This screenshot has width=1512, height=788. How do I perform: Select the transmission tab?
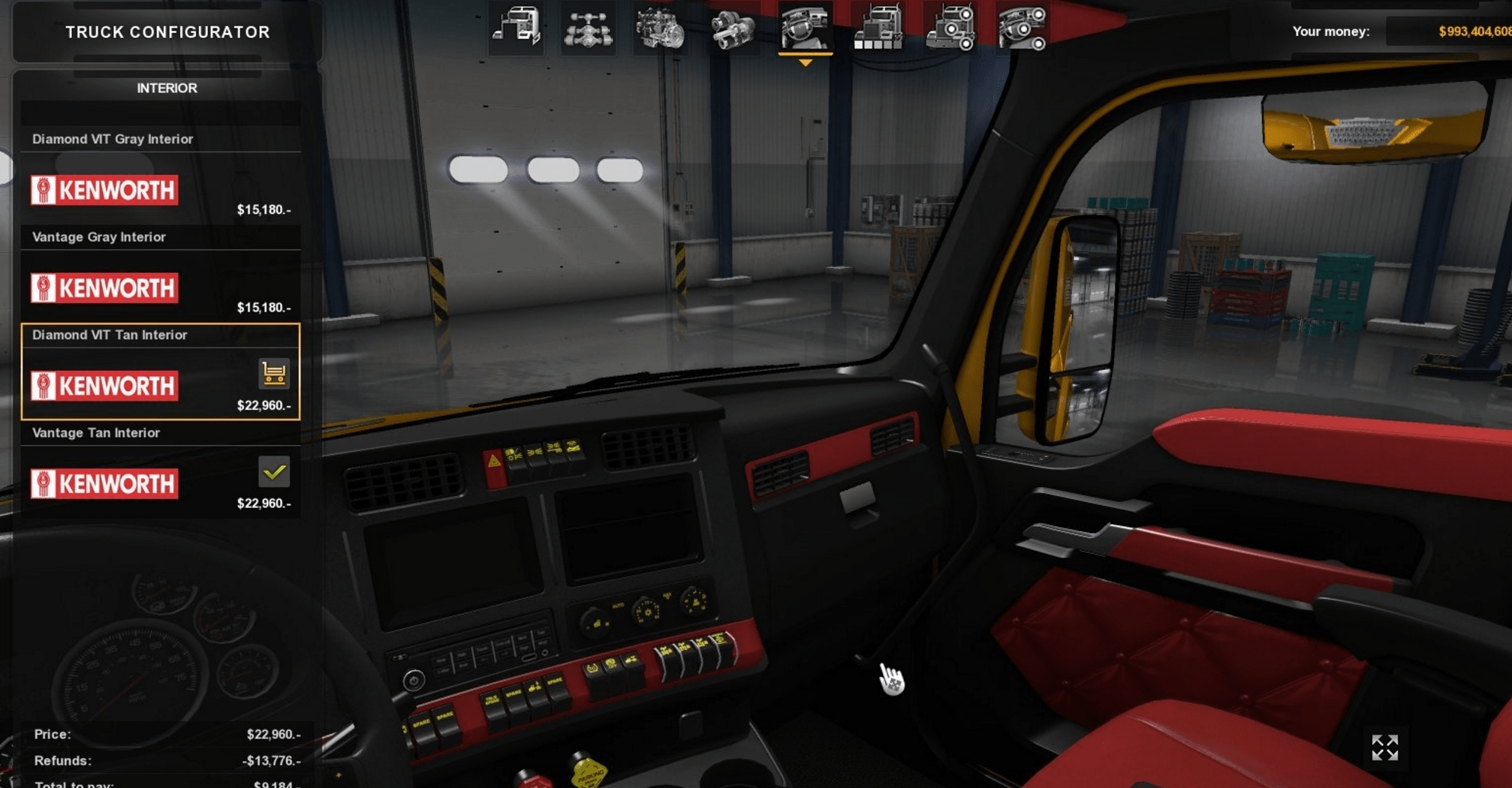[732, 29]
